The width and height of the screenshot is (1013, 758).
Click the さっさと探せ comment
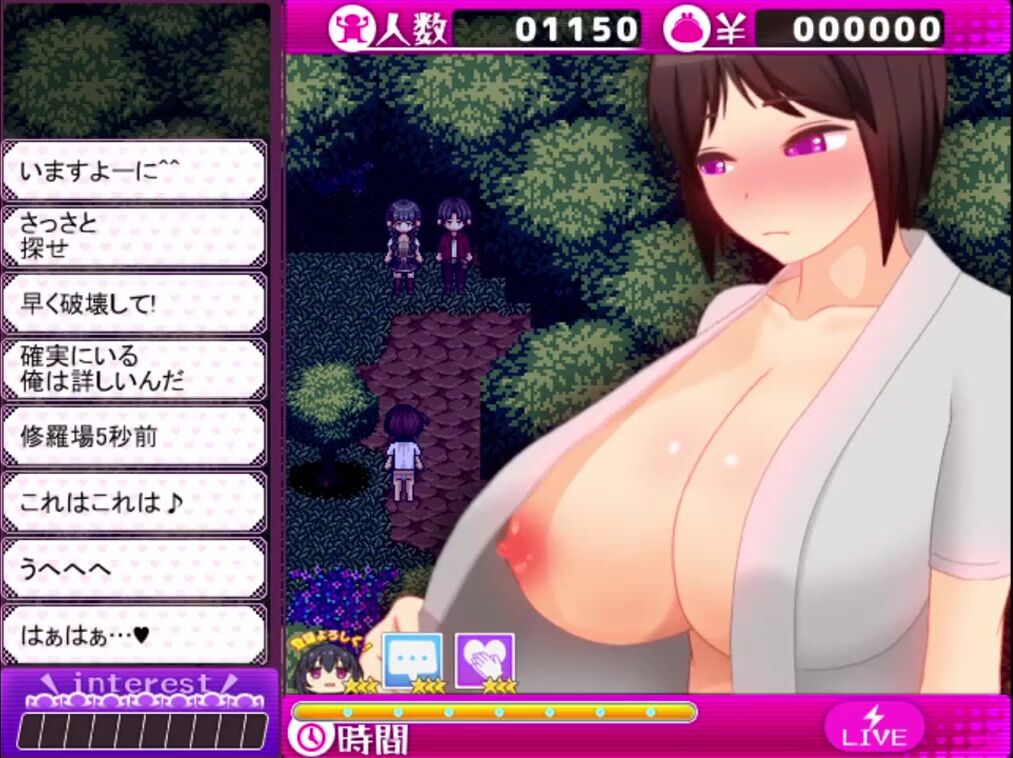click(134, 236)
